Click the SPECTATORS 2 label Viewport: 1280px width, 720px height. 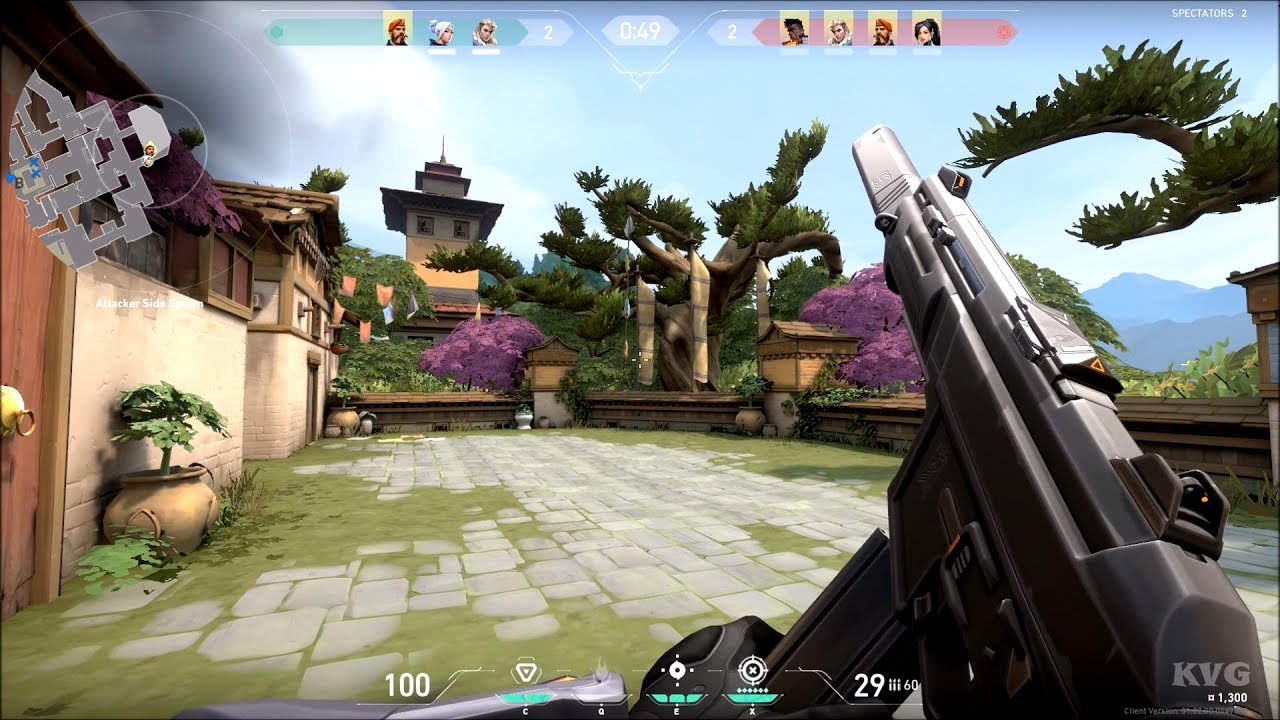(1208, 13)
